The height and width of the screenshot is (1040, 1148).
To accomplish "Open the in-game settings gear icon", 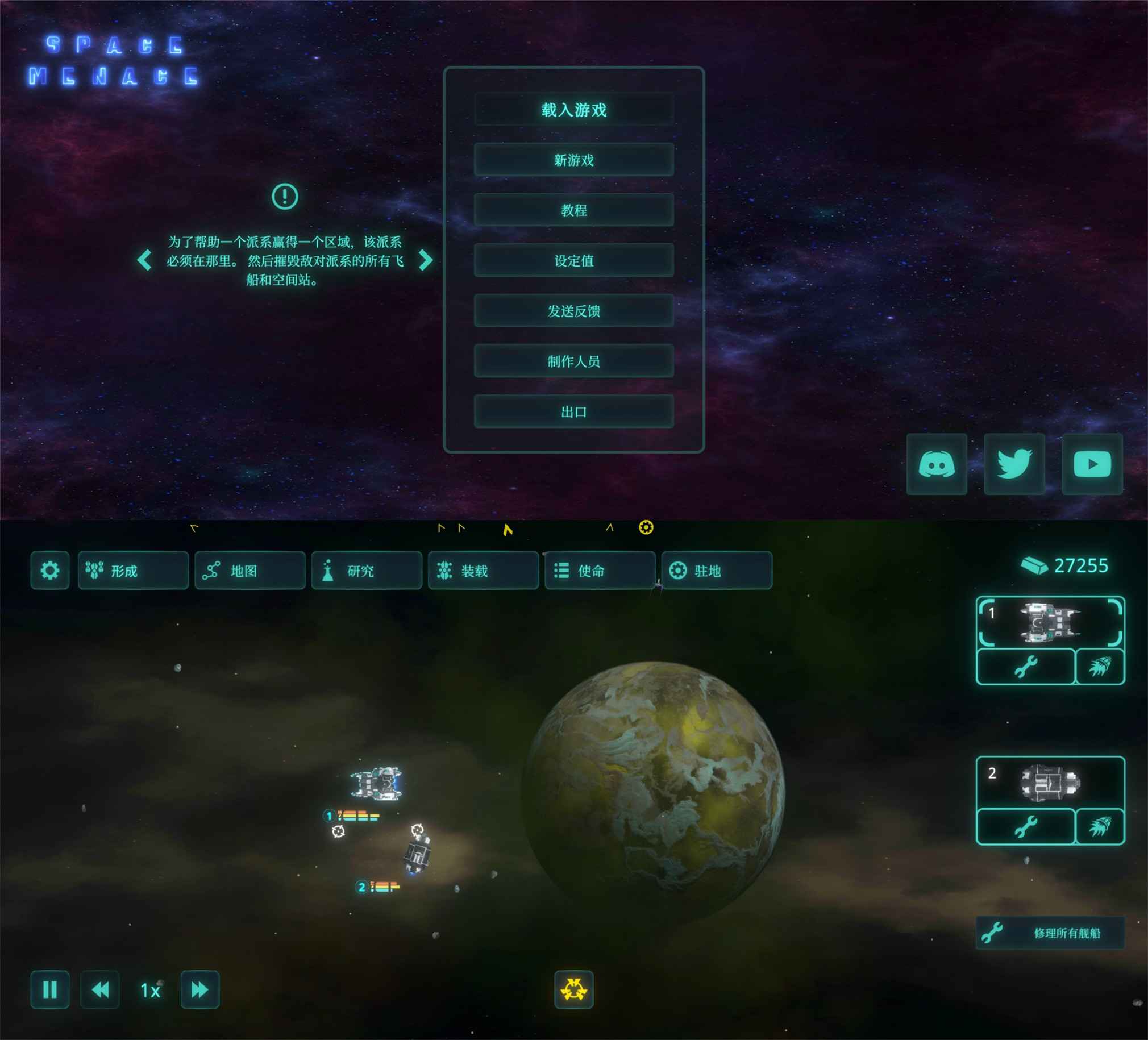I will pos(50,570).
